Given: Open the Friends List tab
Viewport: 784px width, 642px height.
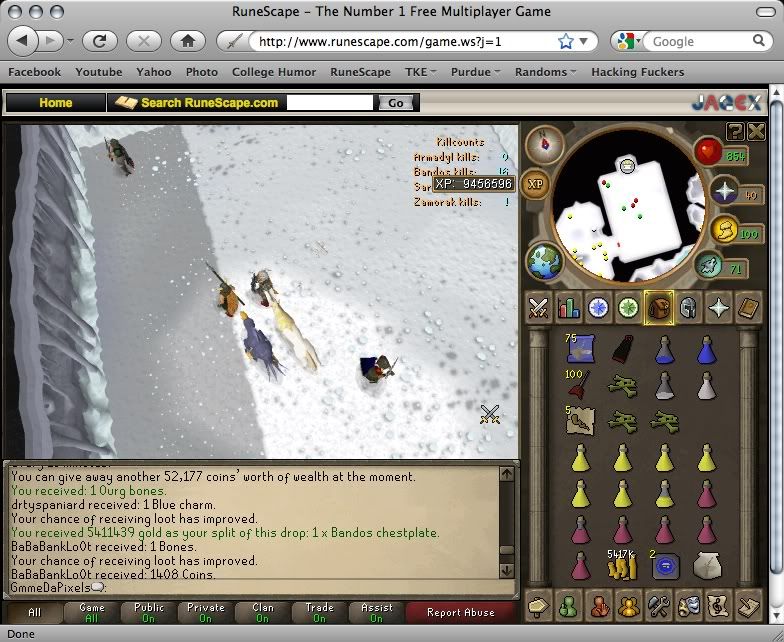Looking at the screenshot, I should click(x=569, y=605).
